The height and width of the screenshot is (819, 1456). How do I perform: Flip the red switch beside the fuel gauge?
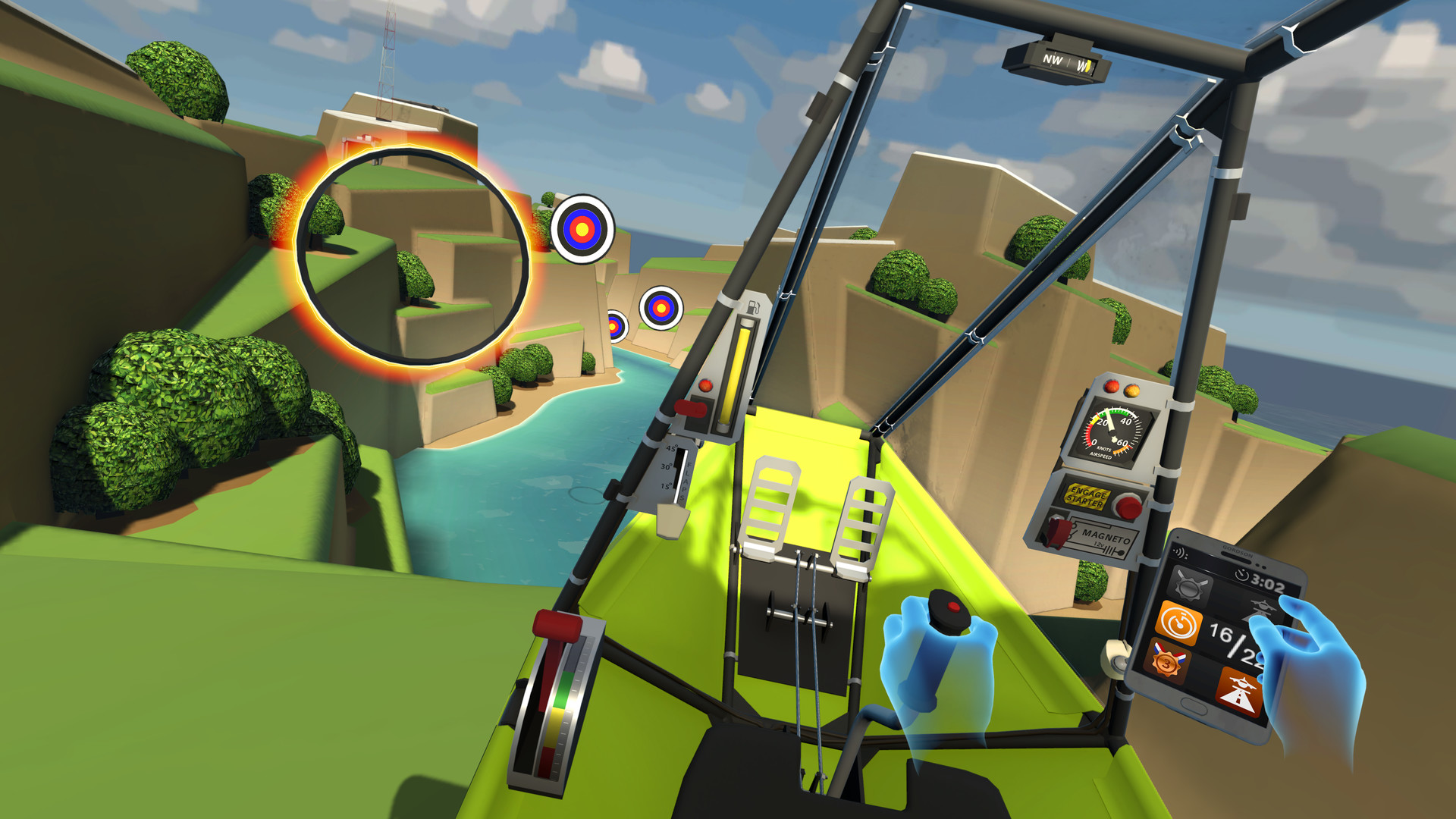point(692,409)
